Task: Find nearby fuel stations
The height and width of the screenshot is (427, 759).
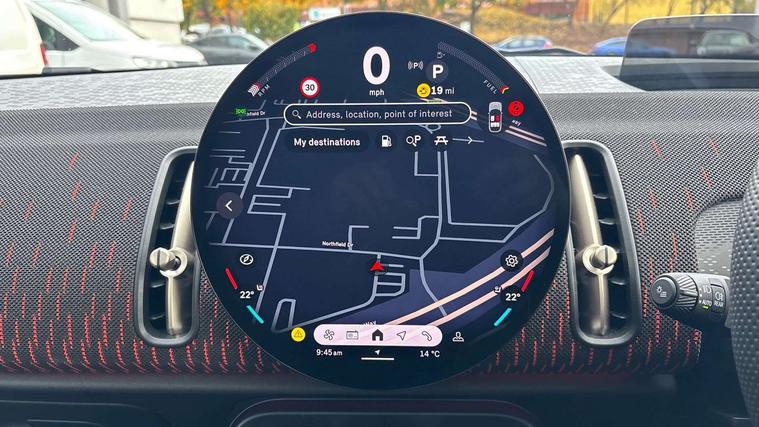Action: [x=384, y=142]
